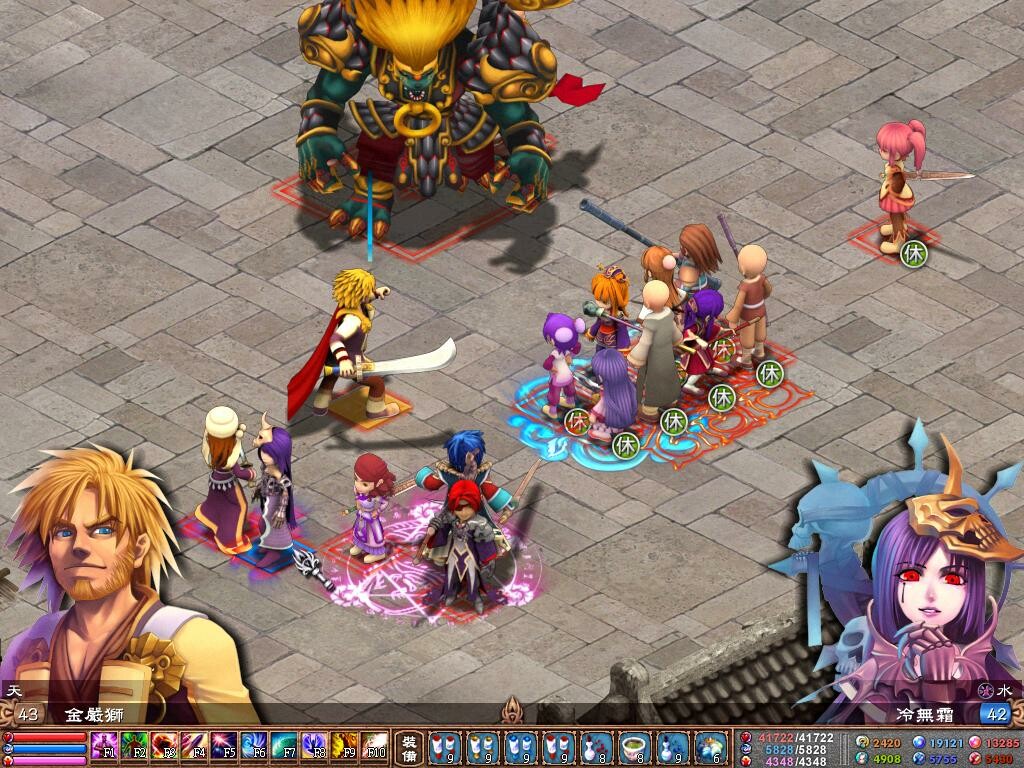The height and width of the screenshot is (768, 1024).
Task: Cast the F3 fiery swirl skill
Action: 164,745
